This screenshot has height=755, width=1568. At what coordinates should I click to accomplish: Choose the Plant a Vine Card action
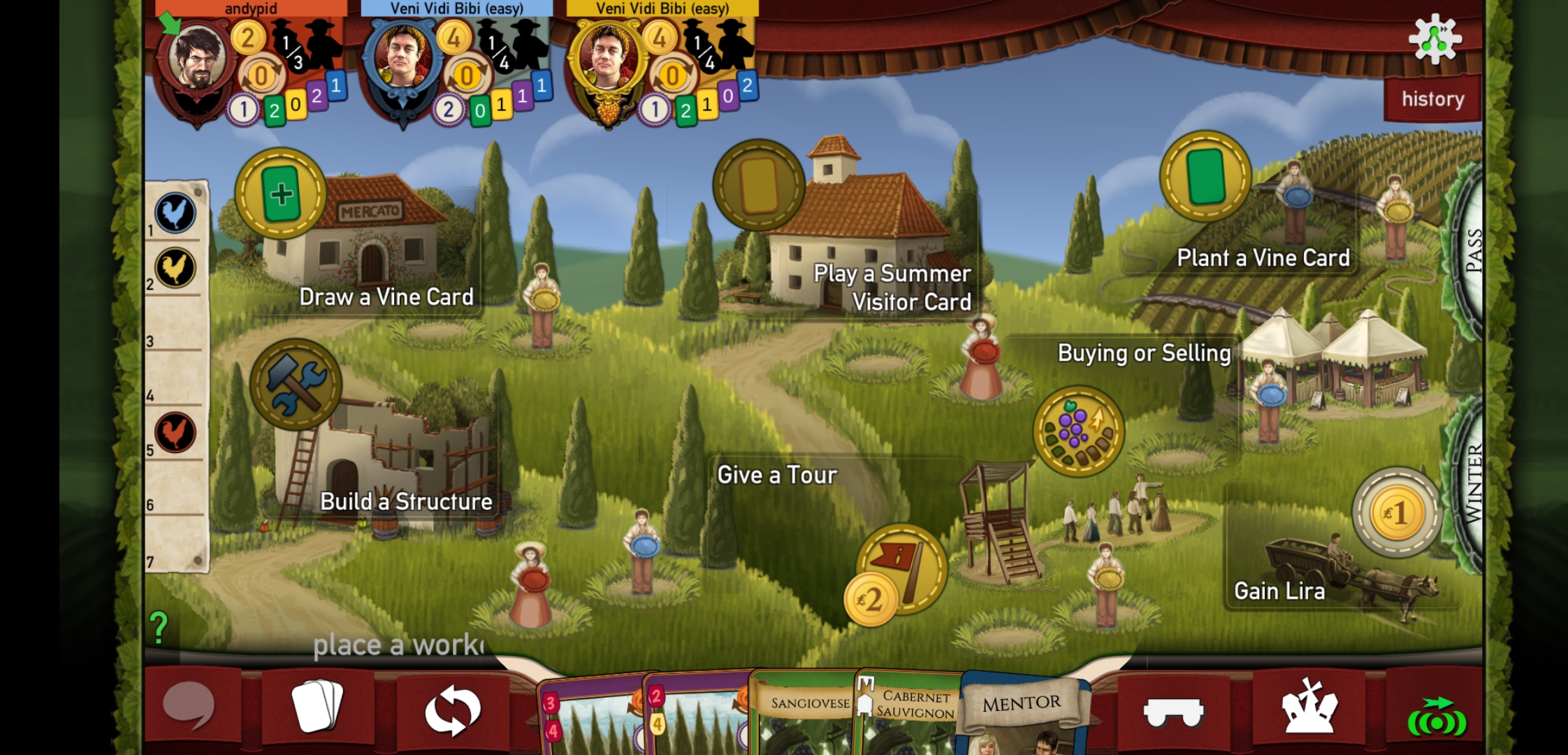[x=1205, y=176]
